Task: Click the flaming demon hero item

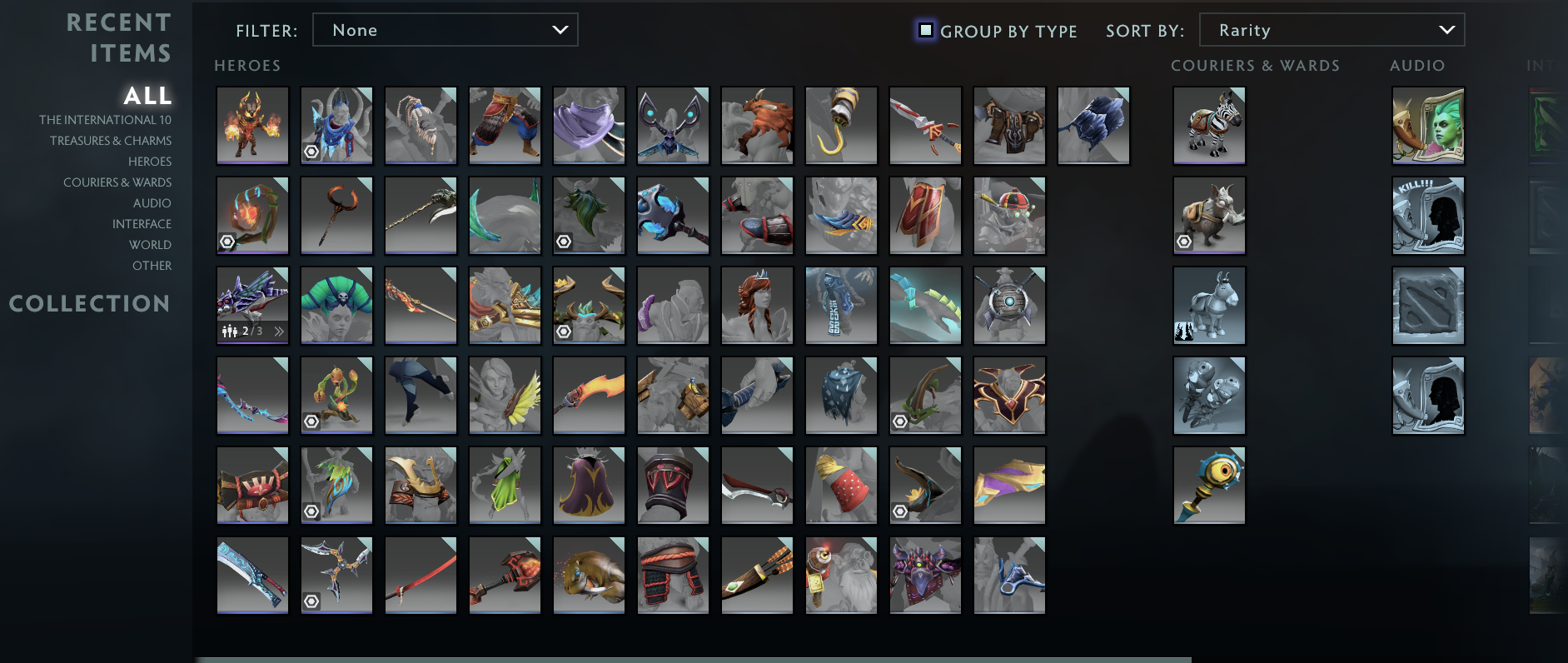Action: coord(252,125)
